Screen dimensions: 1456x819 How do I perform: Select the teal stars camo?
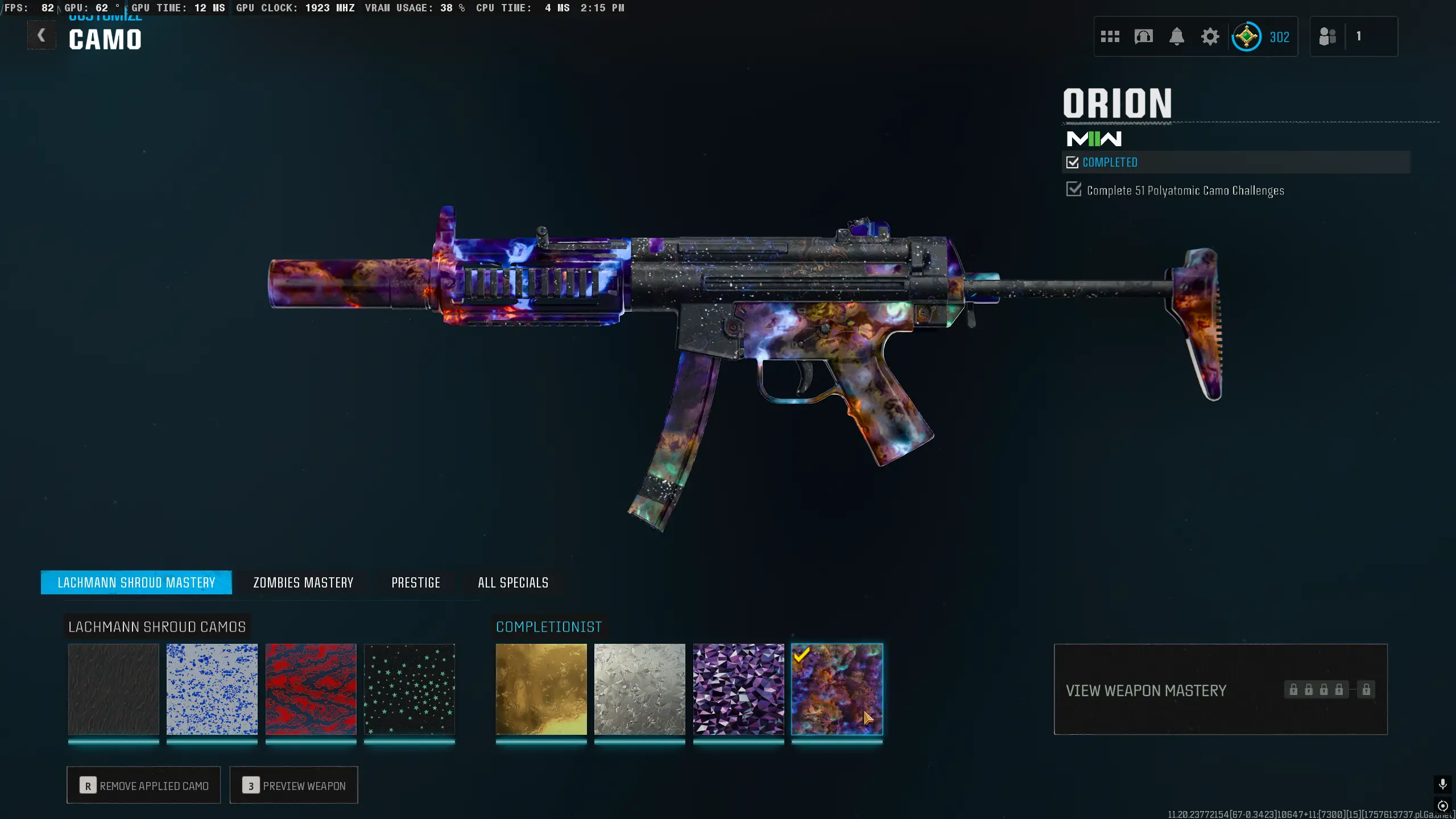[x=409, y=689]
